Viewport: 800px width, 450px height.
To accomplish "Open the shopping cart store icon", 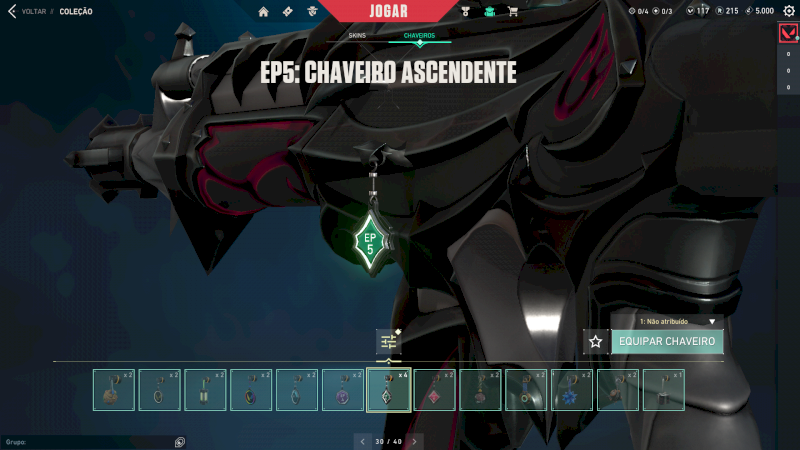I will pos(513,11).
